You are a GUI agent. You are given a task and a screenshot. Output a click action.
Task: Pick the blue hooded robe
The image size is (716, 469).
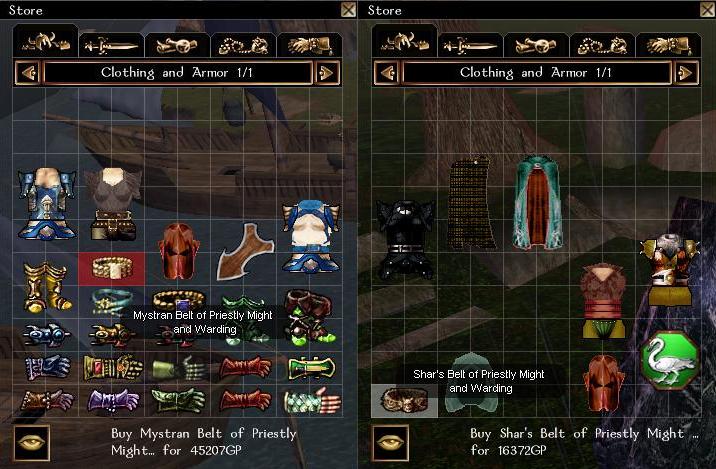pyautogui.click(x=309, y=237)
